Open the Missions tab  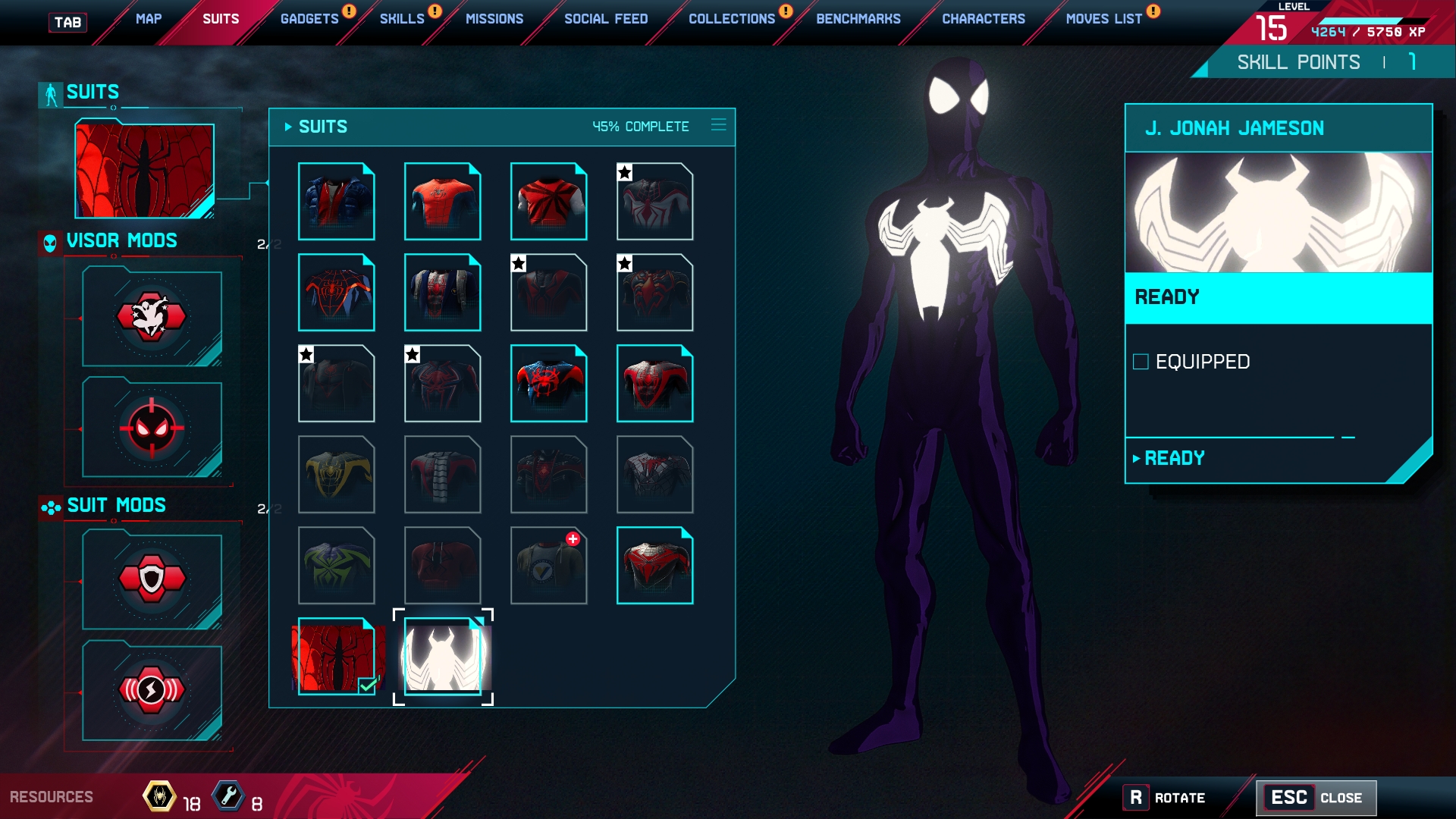click(494, 19)
